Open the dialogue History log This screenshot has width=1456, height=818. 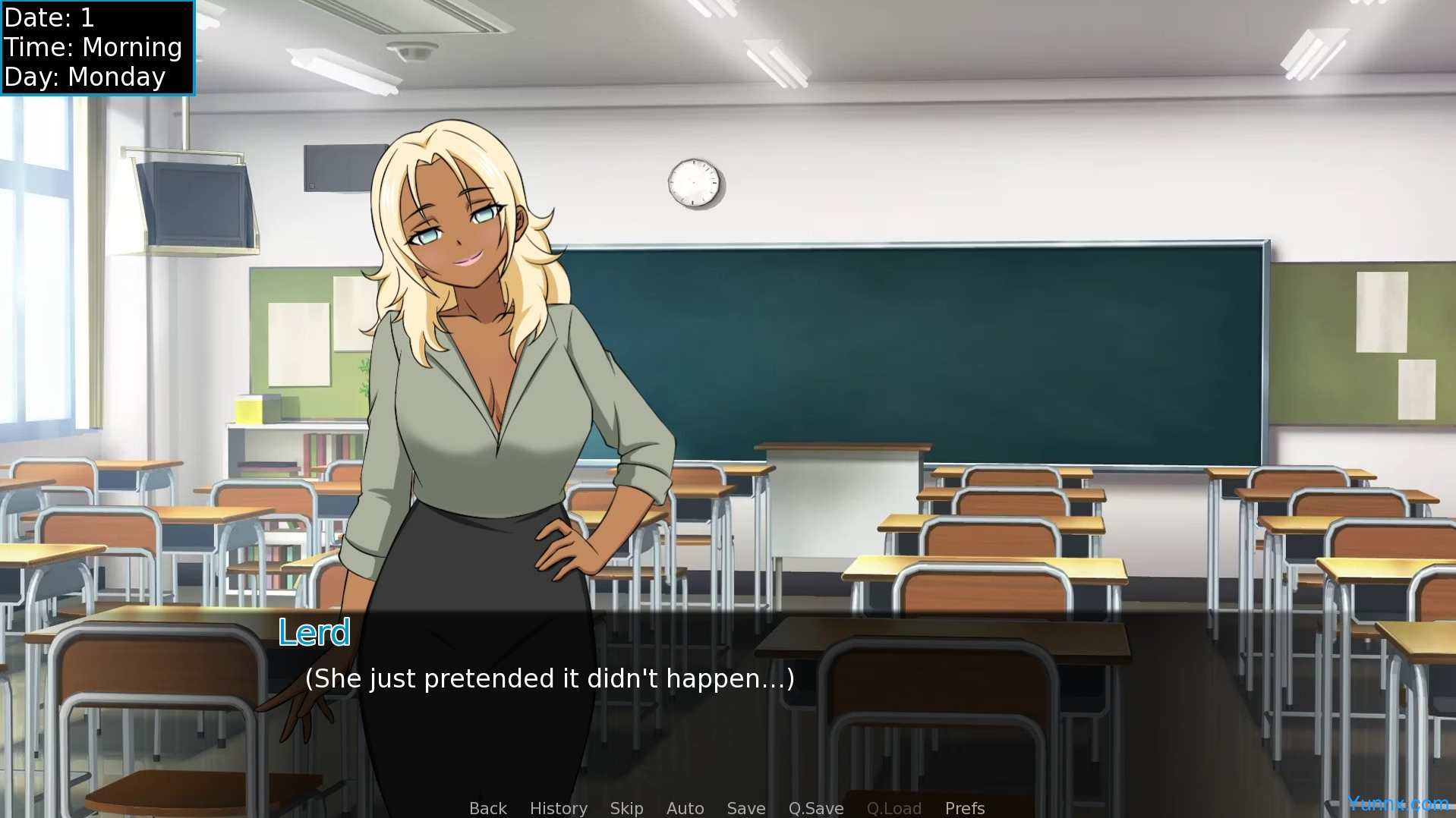[x=558, y=808]
